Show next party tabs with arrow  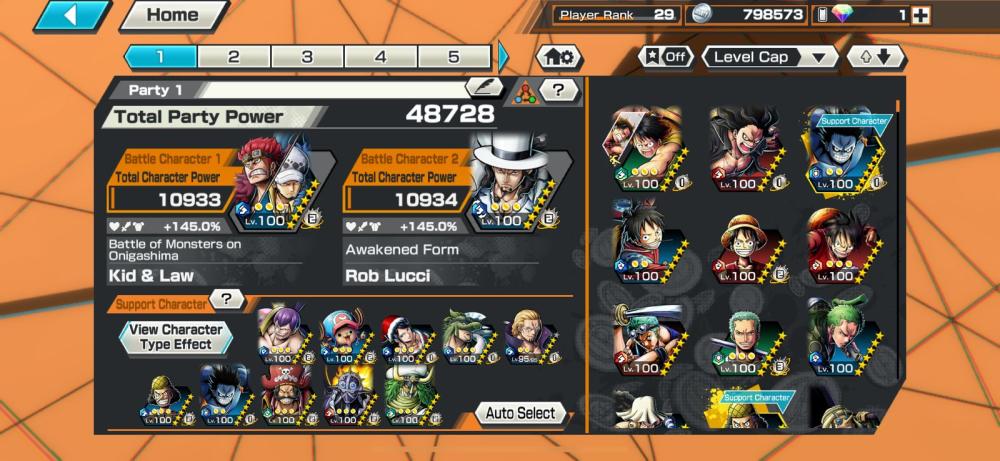pos(503,57)
